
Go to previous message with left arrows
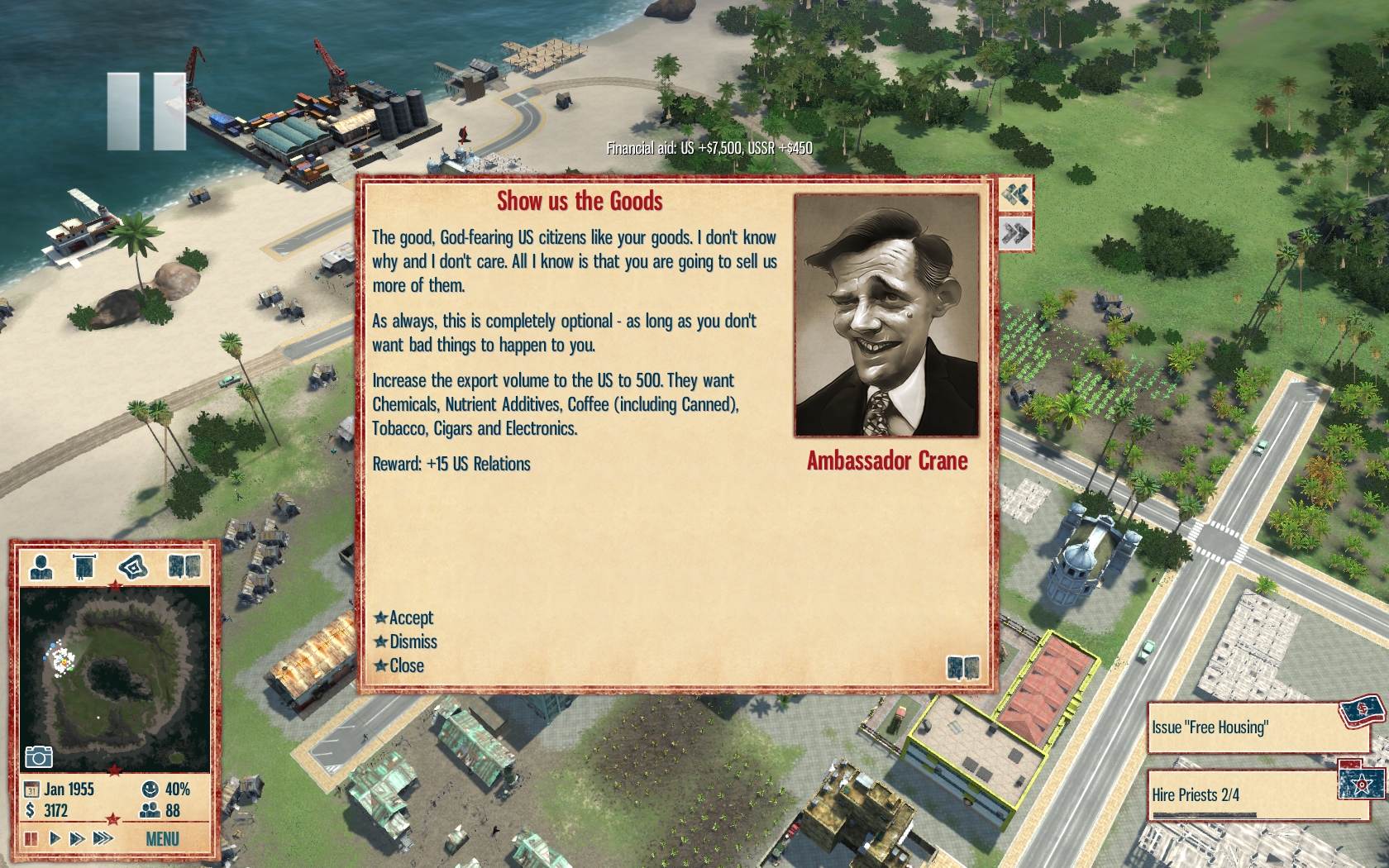pyautogui.click(x=1015, y=195)
